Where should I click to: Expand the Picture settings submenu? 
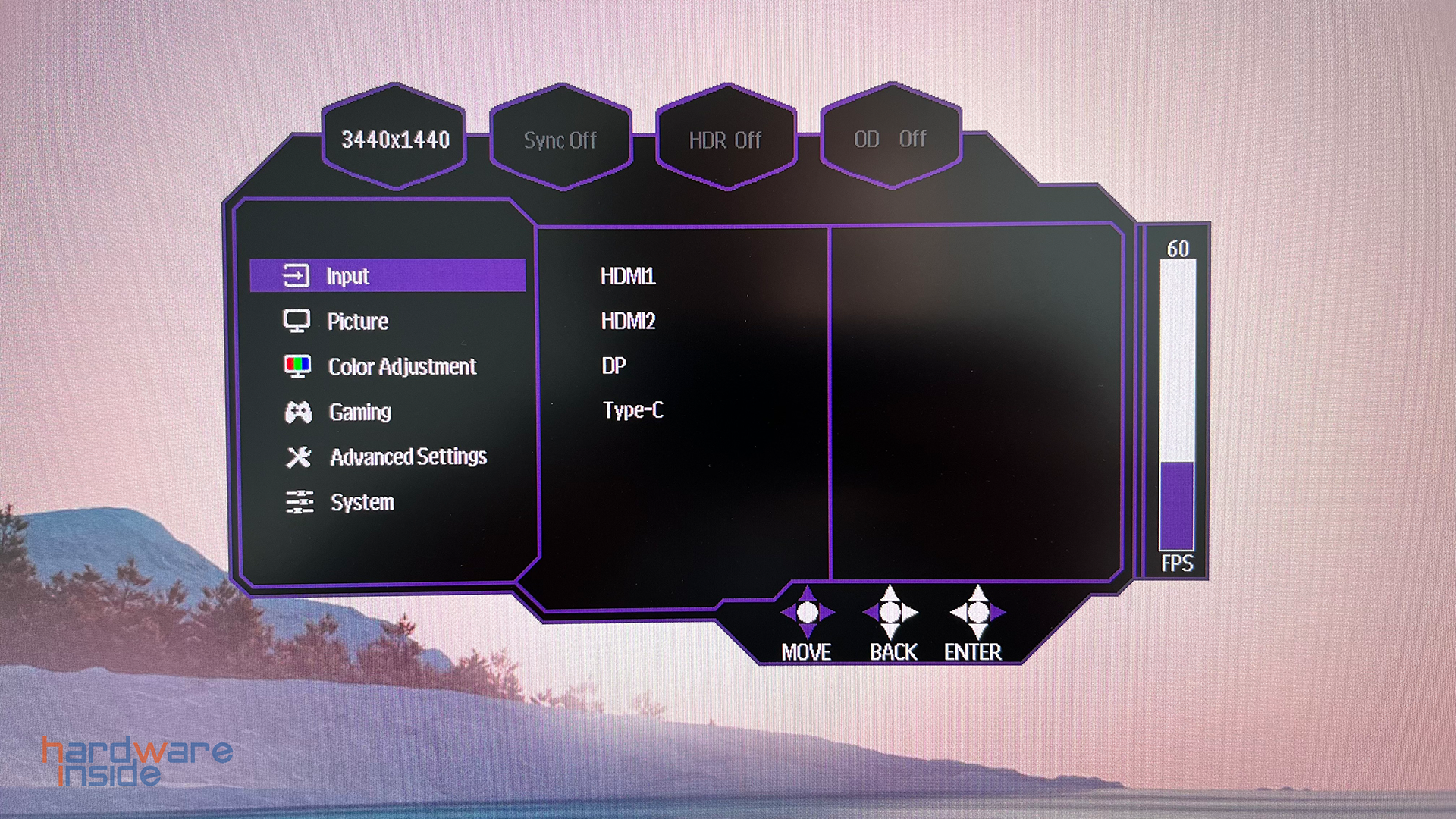tap(358, 321)
